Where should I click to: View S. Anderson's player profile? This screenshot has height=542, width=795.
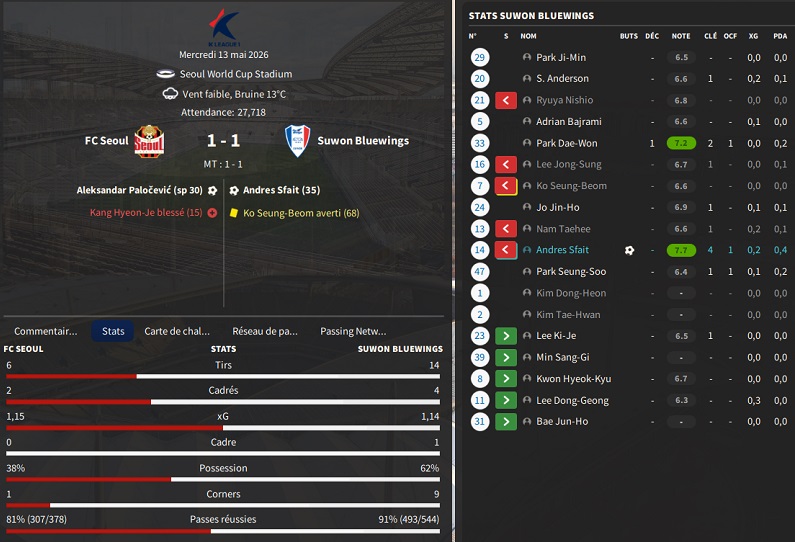[562, 79]
